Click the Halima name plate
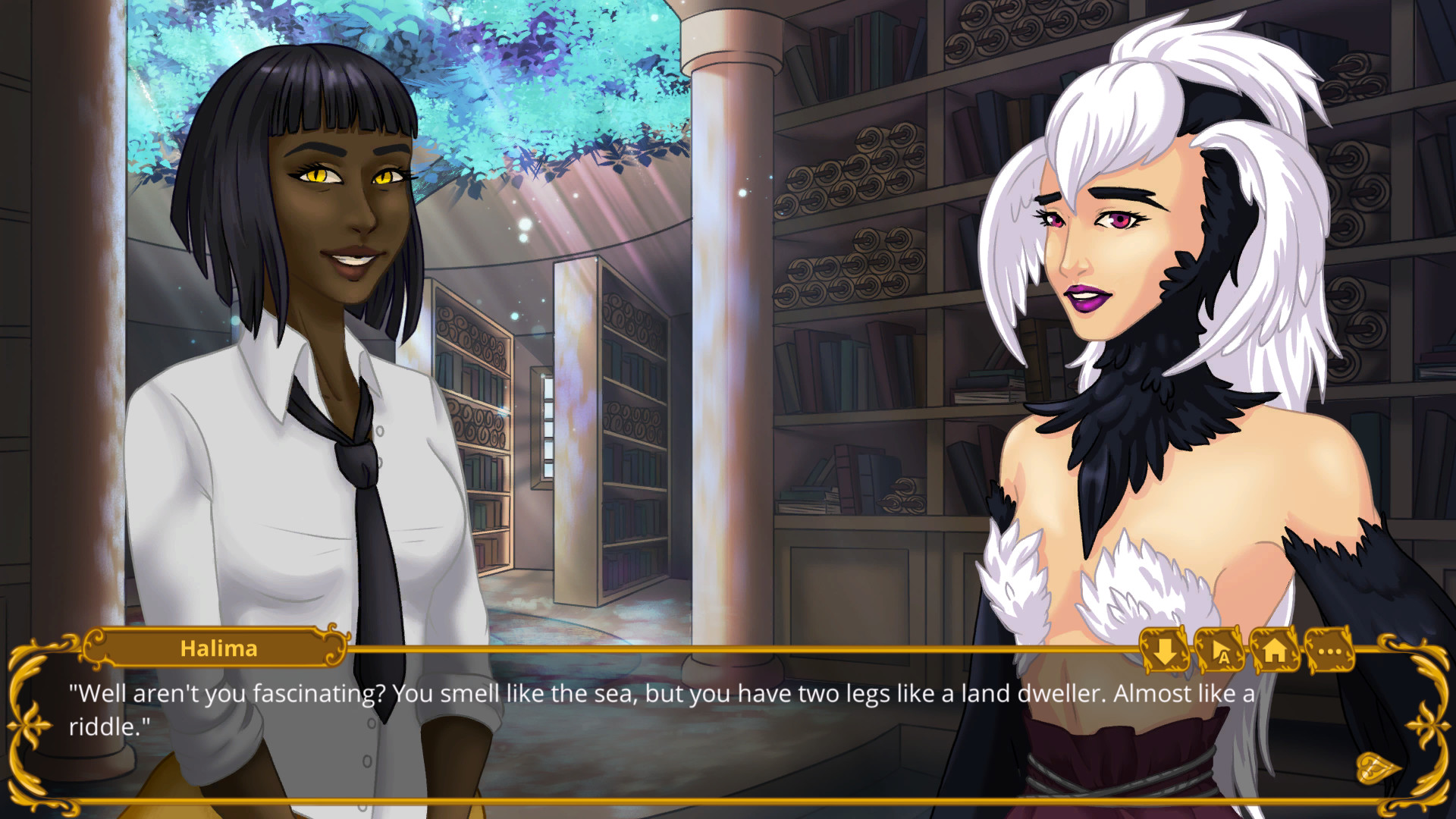Image resolution: width=1456 pixels, height=819 pixels. pyautogui.click(x=218, y=648)
